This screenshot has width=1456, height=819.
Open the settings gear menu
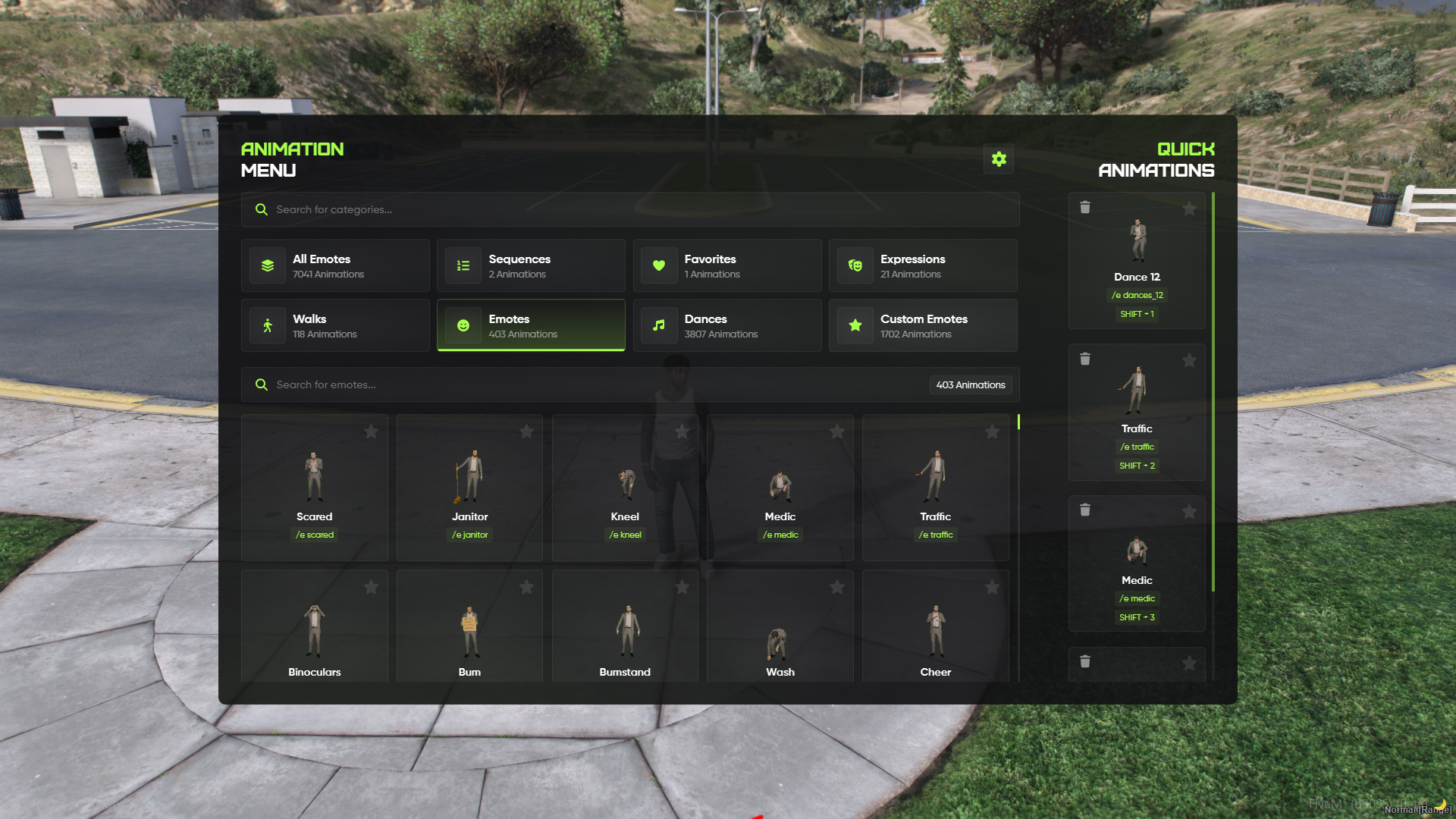click(998, 158)
